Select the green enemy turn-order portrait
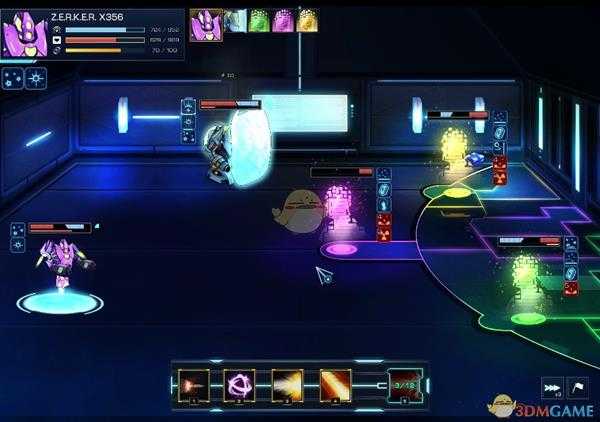The image size is (600, 422). click(x=259, y=21)
